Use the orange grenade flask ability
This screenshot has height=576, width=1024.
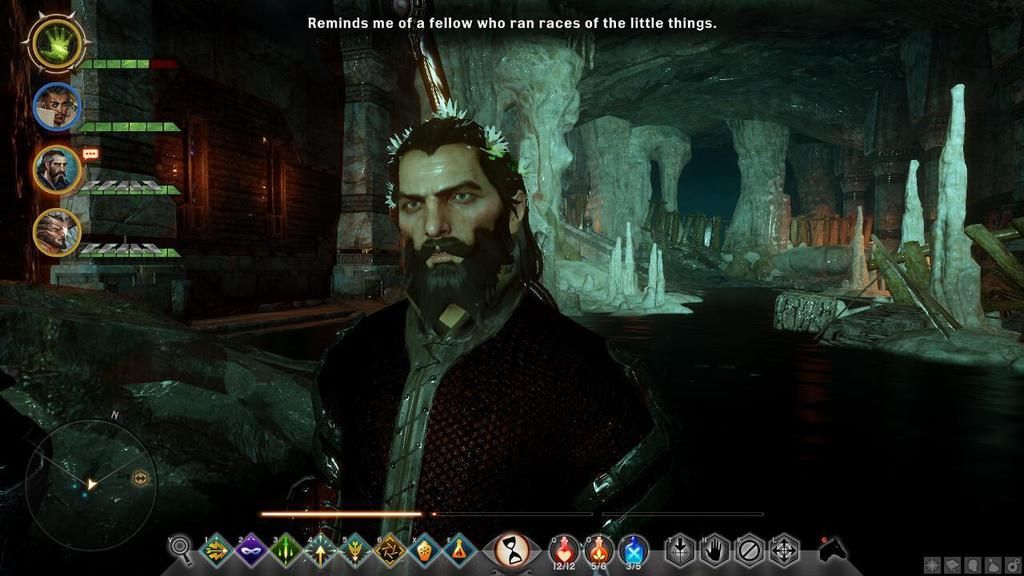(x=424, y=550)
